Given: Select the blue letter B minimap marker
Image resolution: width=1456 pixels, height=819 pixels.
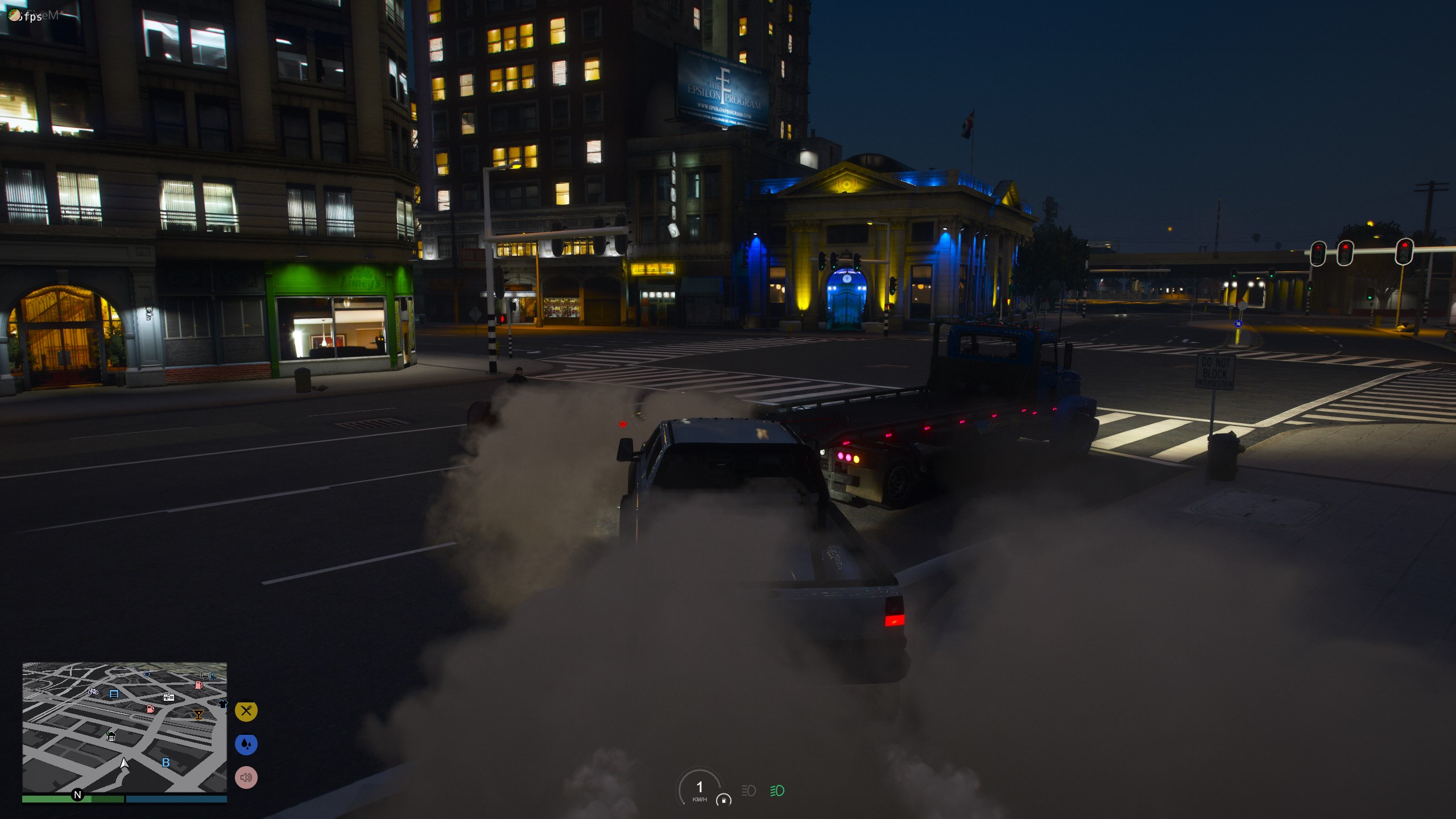Looking at the screenshot, I should [x=166, y=763].
